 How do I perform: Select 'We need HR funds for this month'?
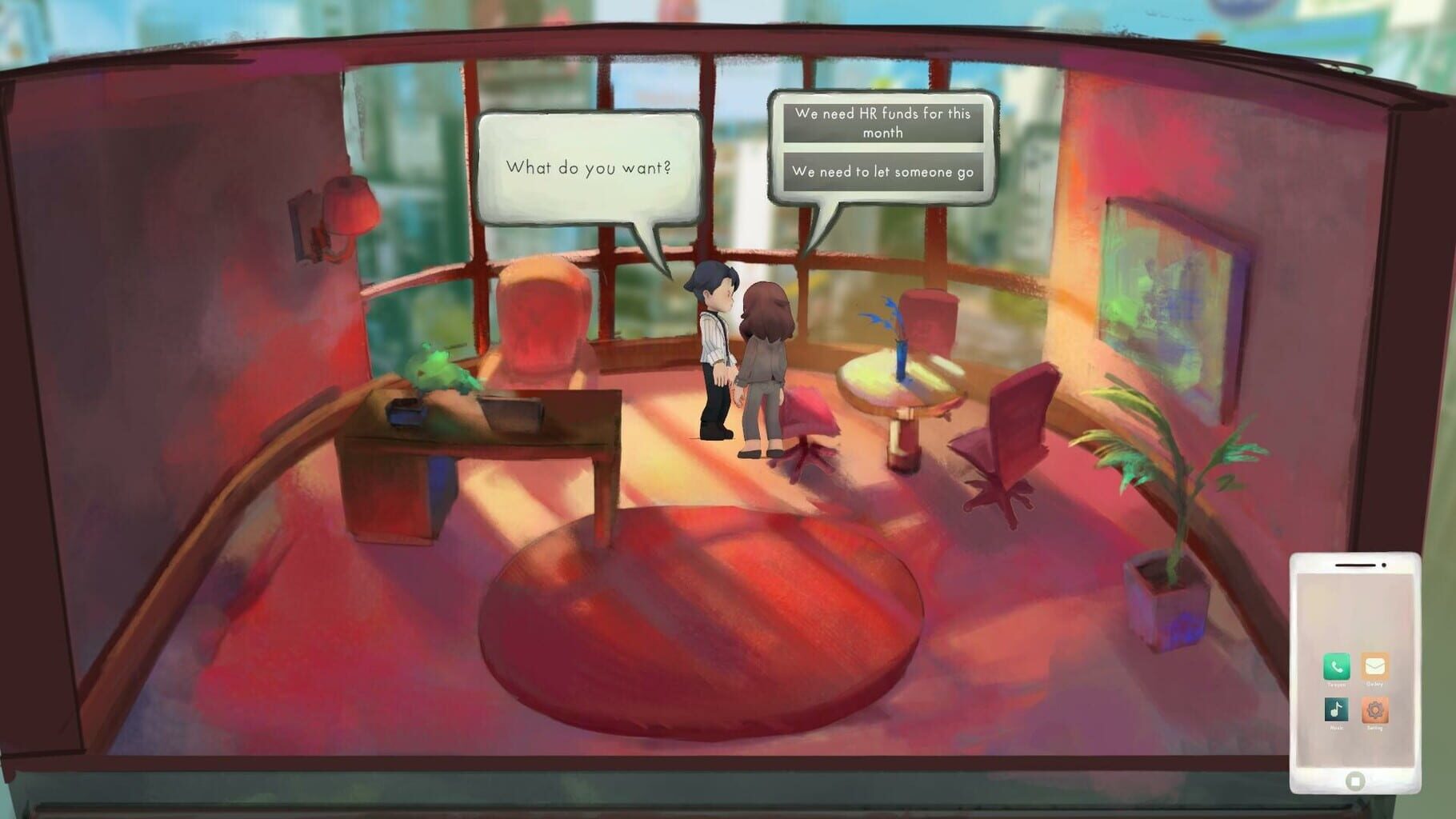pos(883,123)
